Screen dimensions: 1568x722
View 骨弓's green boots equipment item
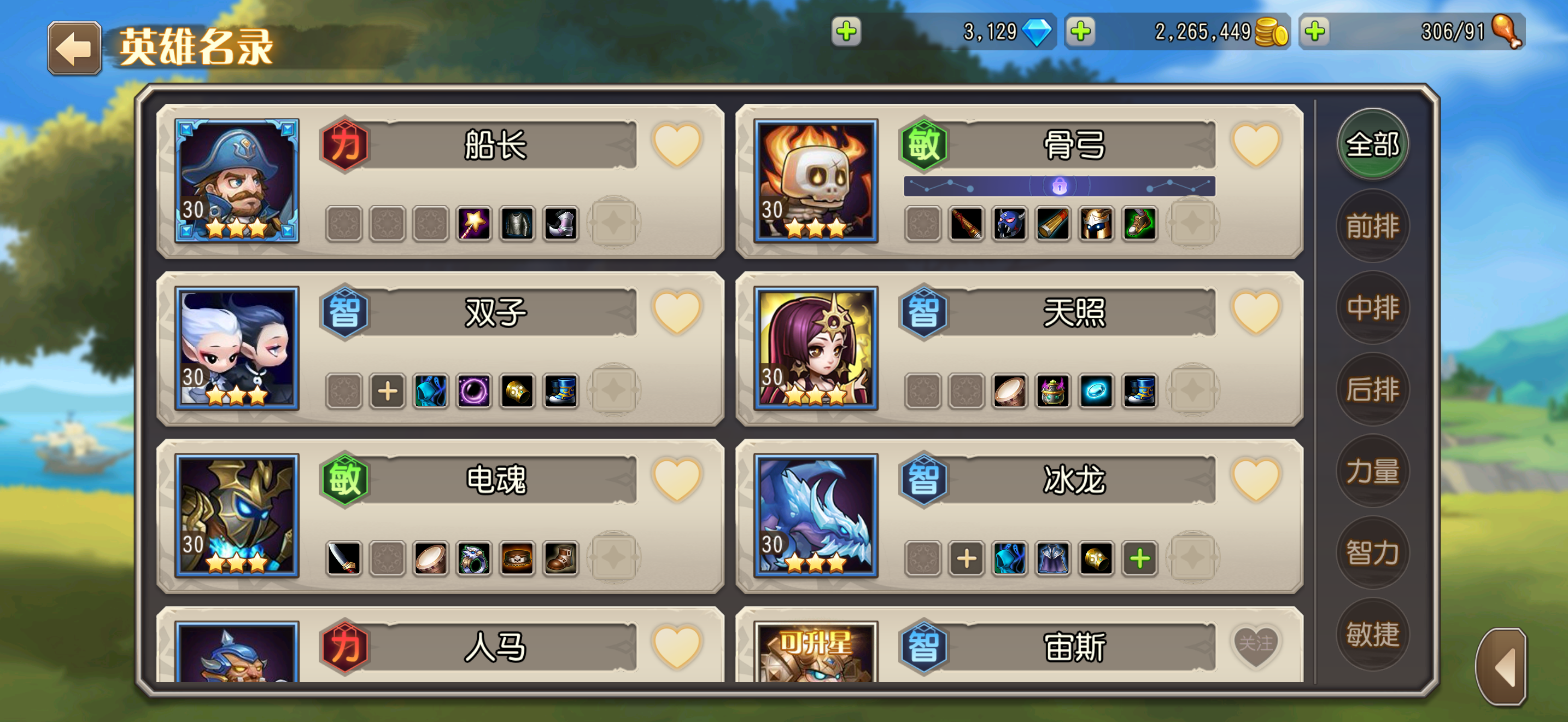click(x=1139, y=225)
